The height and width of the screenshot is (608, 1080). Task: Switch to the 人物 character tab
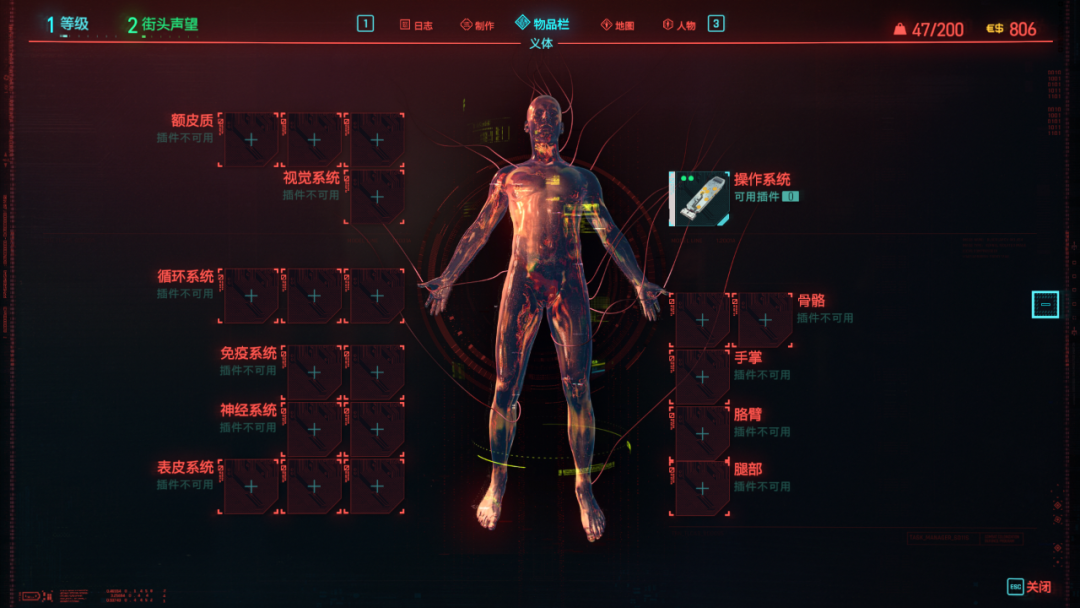tap(679, 25)
